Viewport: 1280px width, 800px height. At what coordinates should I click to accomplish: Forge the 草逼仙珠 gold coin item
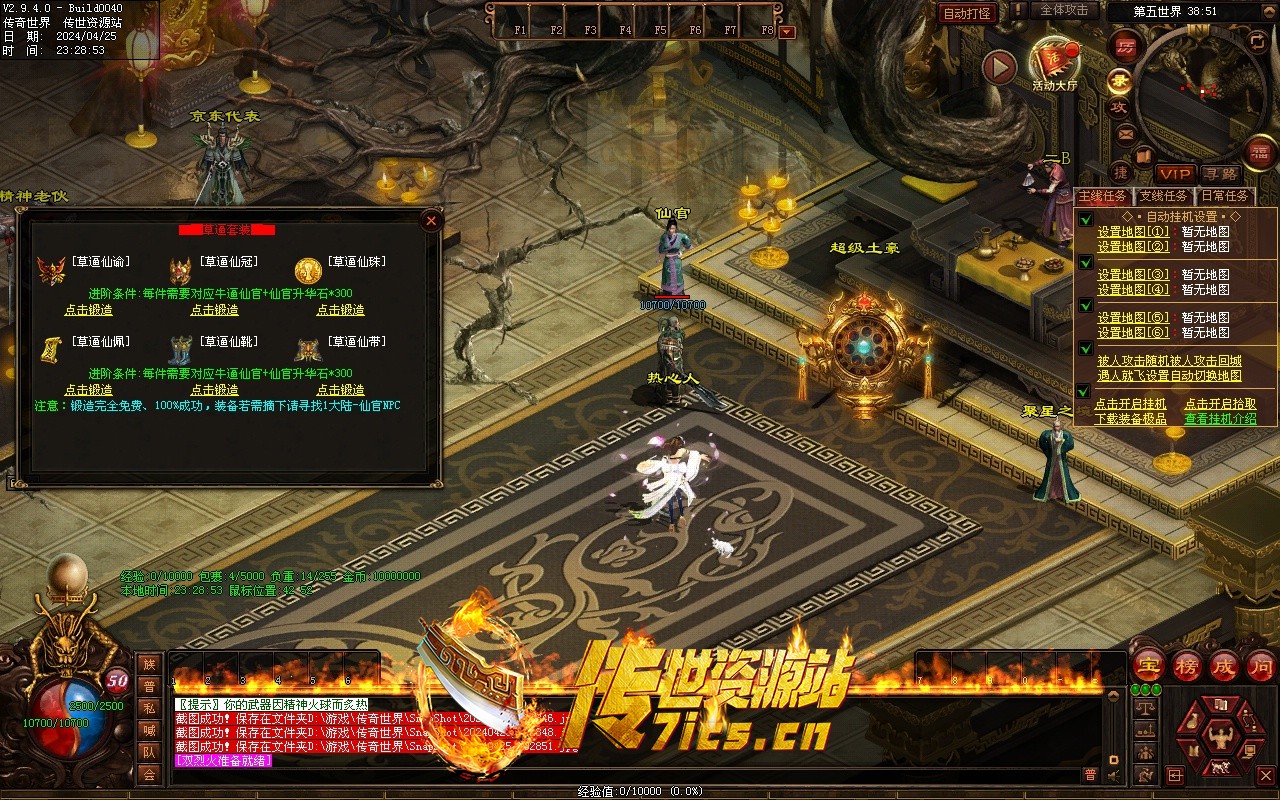point(341,310)
